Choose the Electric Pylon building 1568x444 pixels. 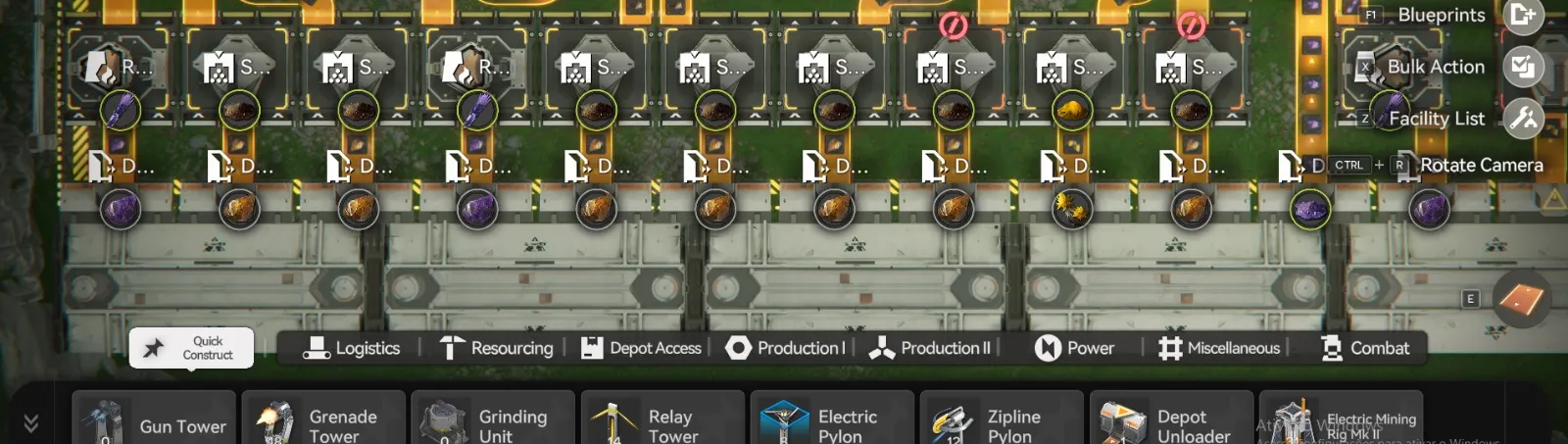(832, 421)
